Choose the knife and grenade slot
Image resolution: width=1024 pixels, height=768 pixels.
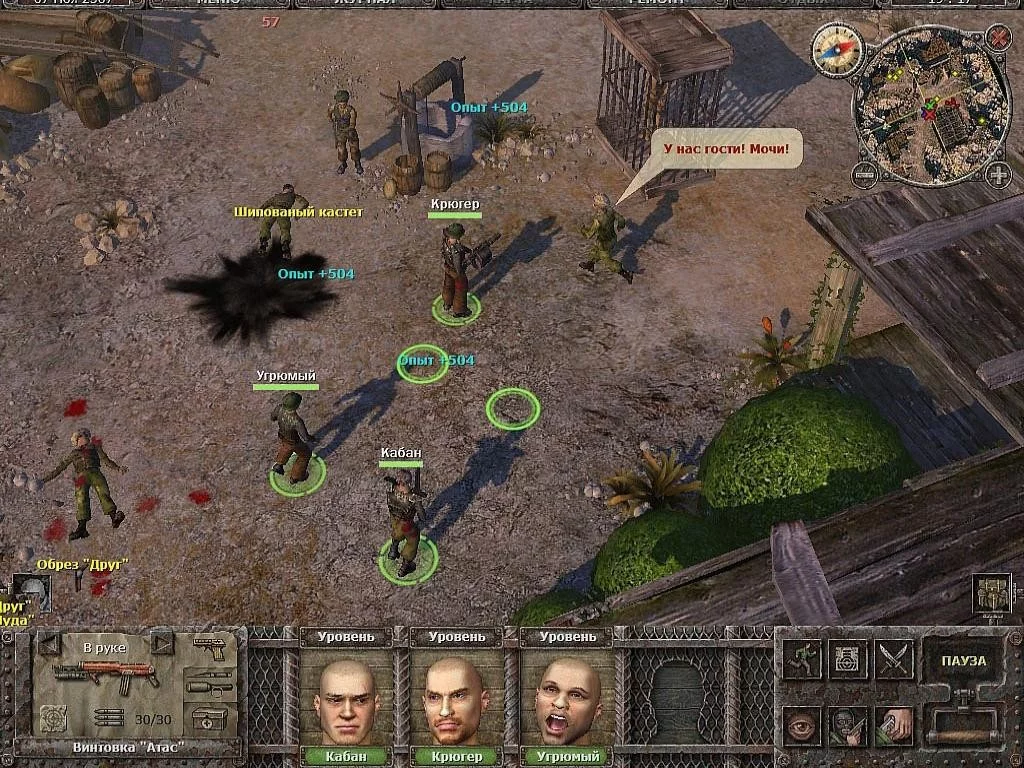tap(210, 682)
